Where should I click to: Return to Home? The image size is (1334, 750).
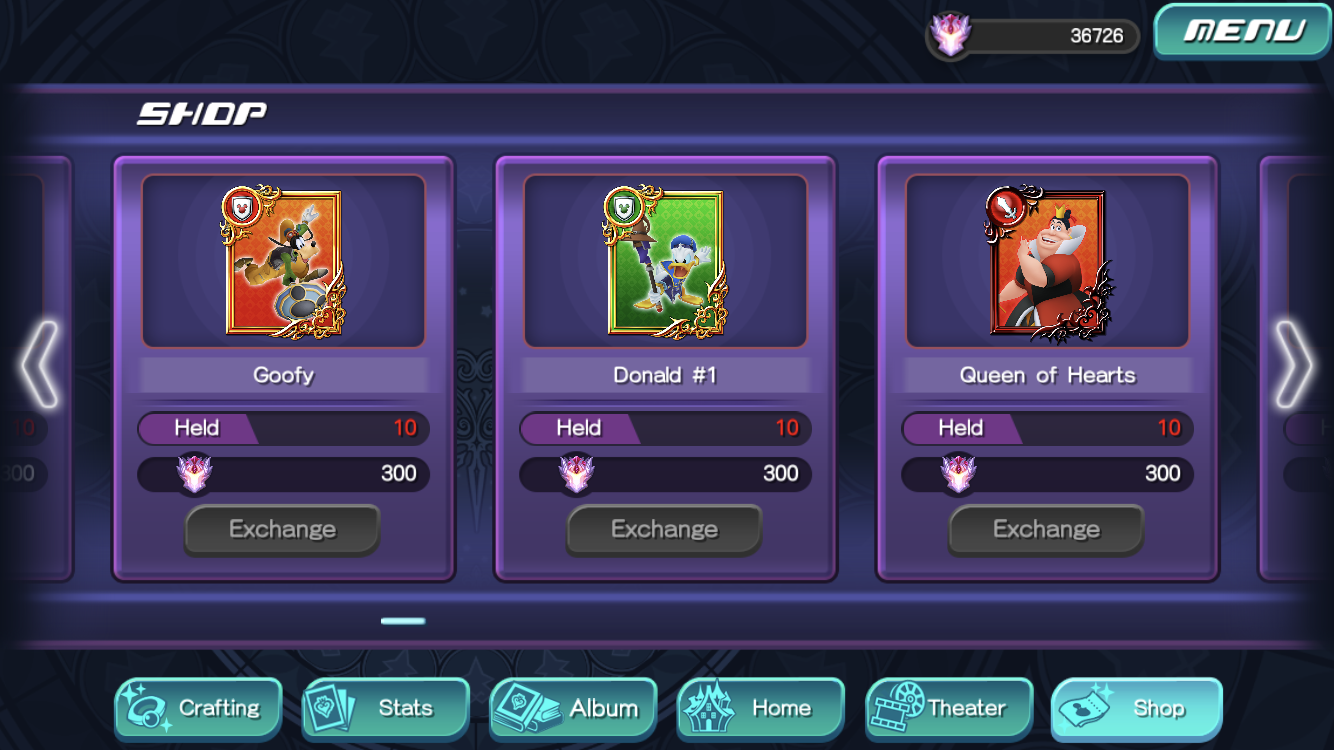coord(761,708)
